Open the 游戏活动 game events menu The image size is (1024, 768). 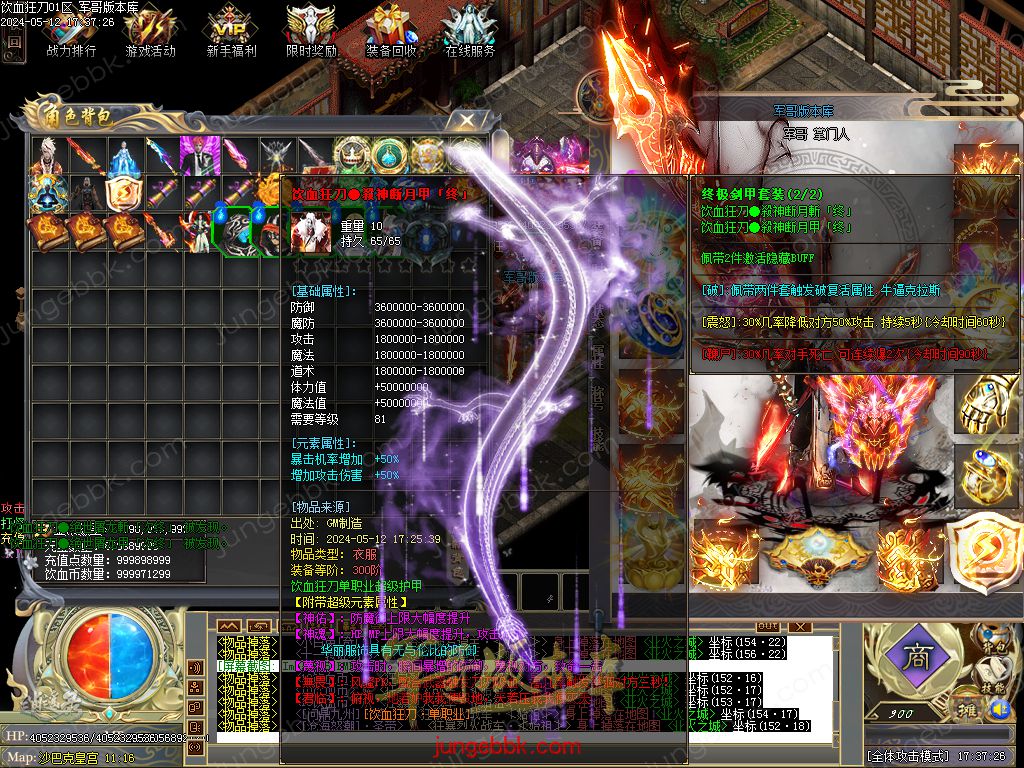(x=150, y=30)
